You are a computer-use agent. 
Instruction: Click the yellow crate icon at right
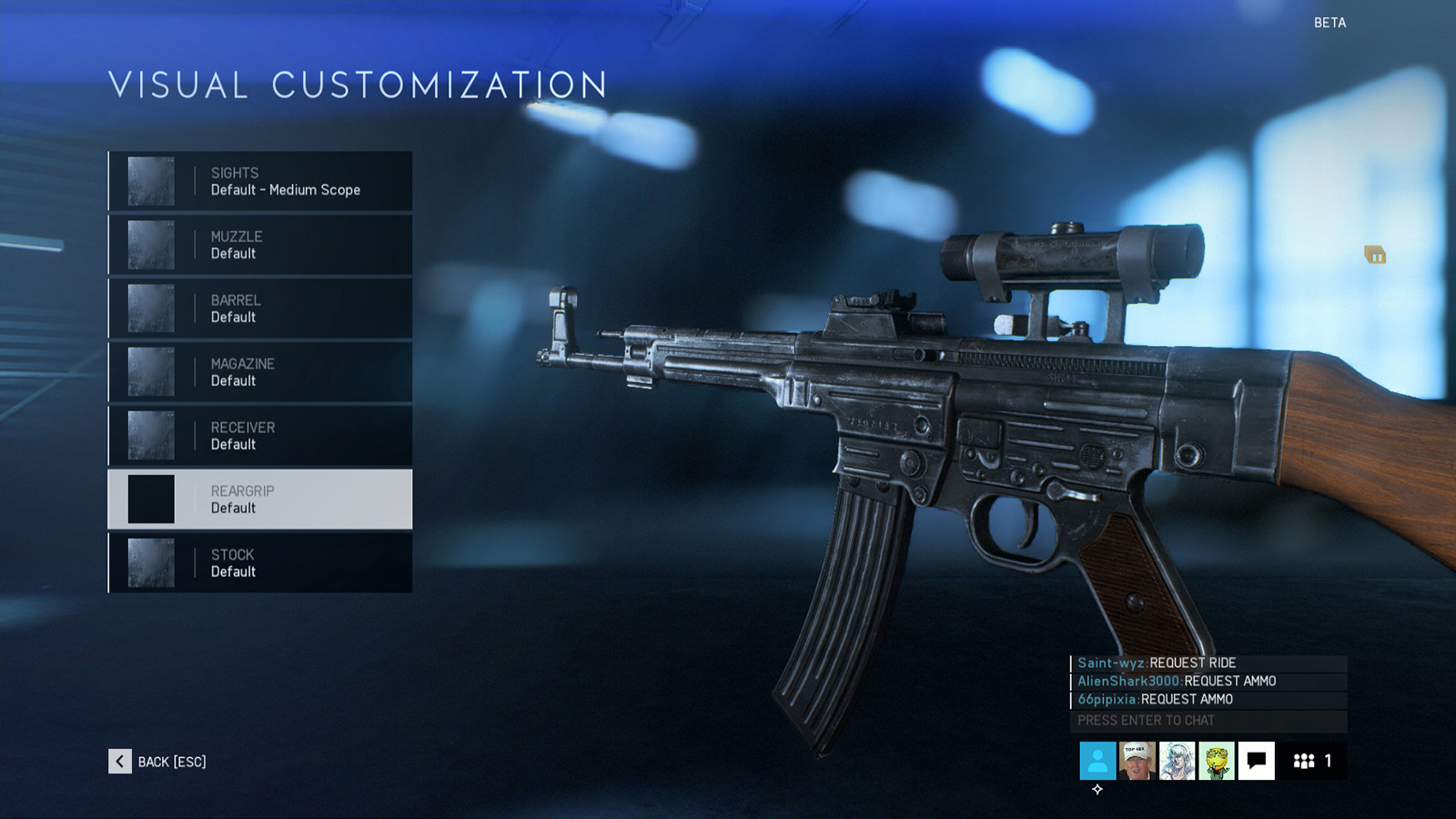[x=1375, y=256]
